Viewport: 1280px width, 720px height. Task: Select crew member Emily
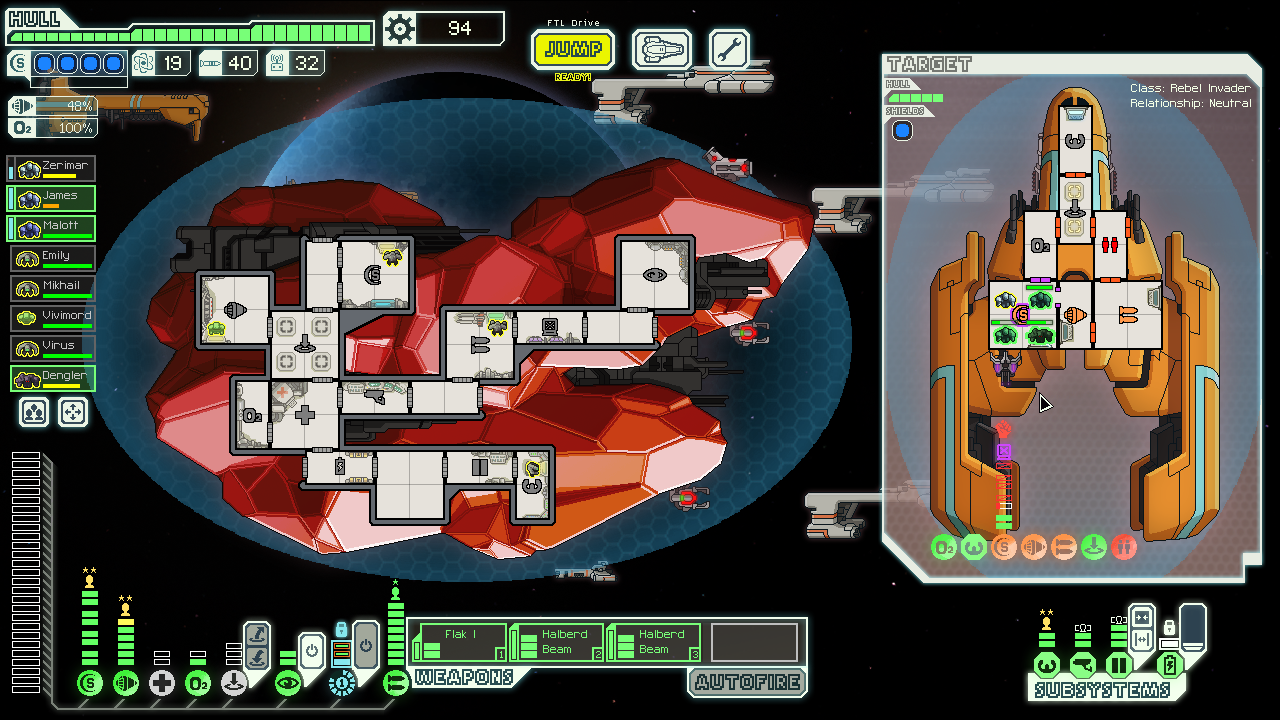click(53, 259)
